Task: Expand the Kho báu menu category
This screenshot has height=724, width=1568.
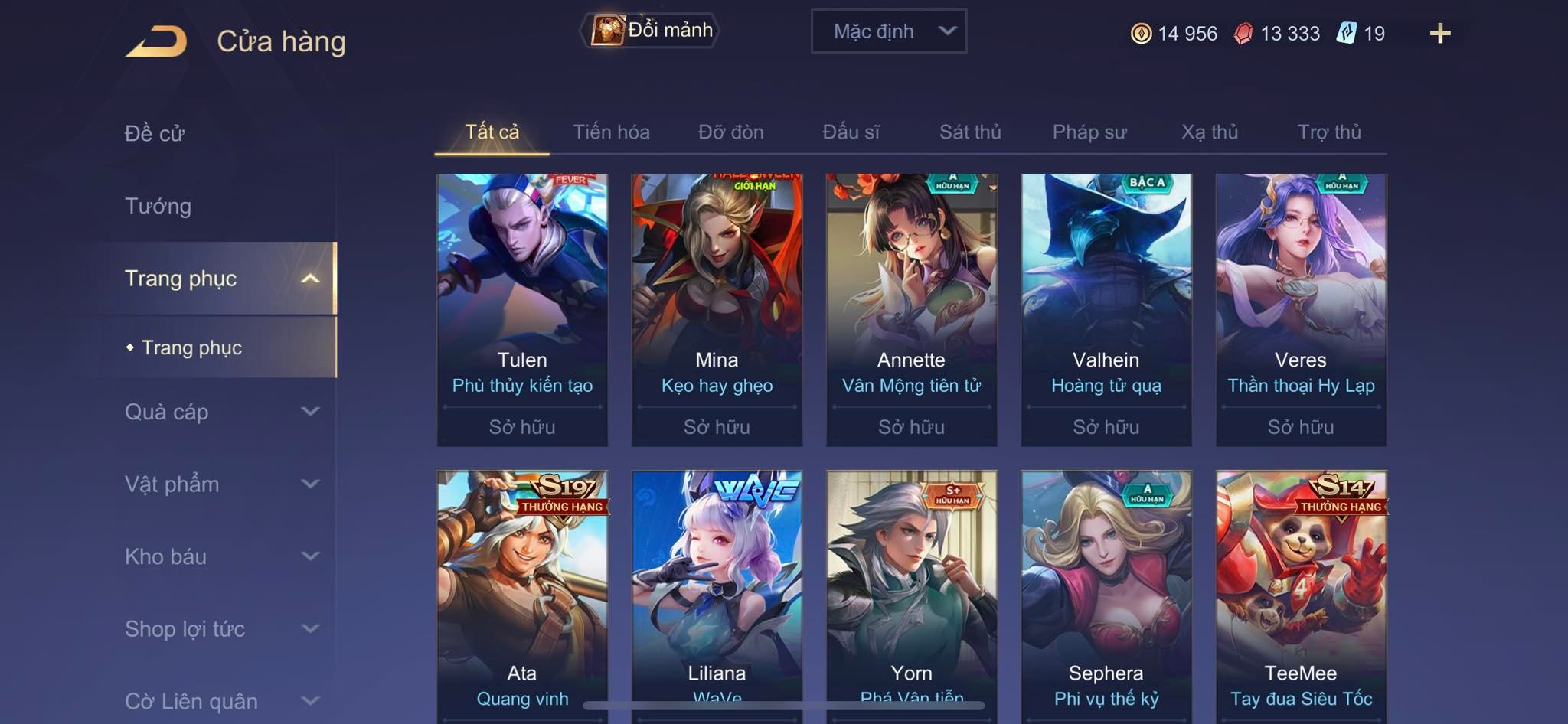Action: tap(221, 556)
